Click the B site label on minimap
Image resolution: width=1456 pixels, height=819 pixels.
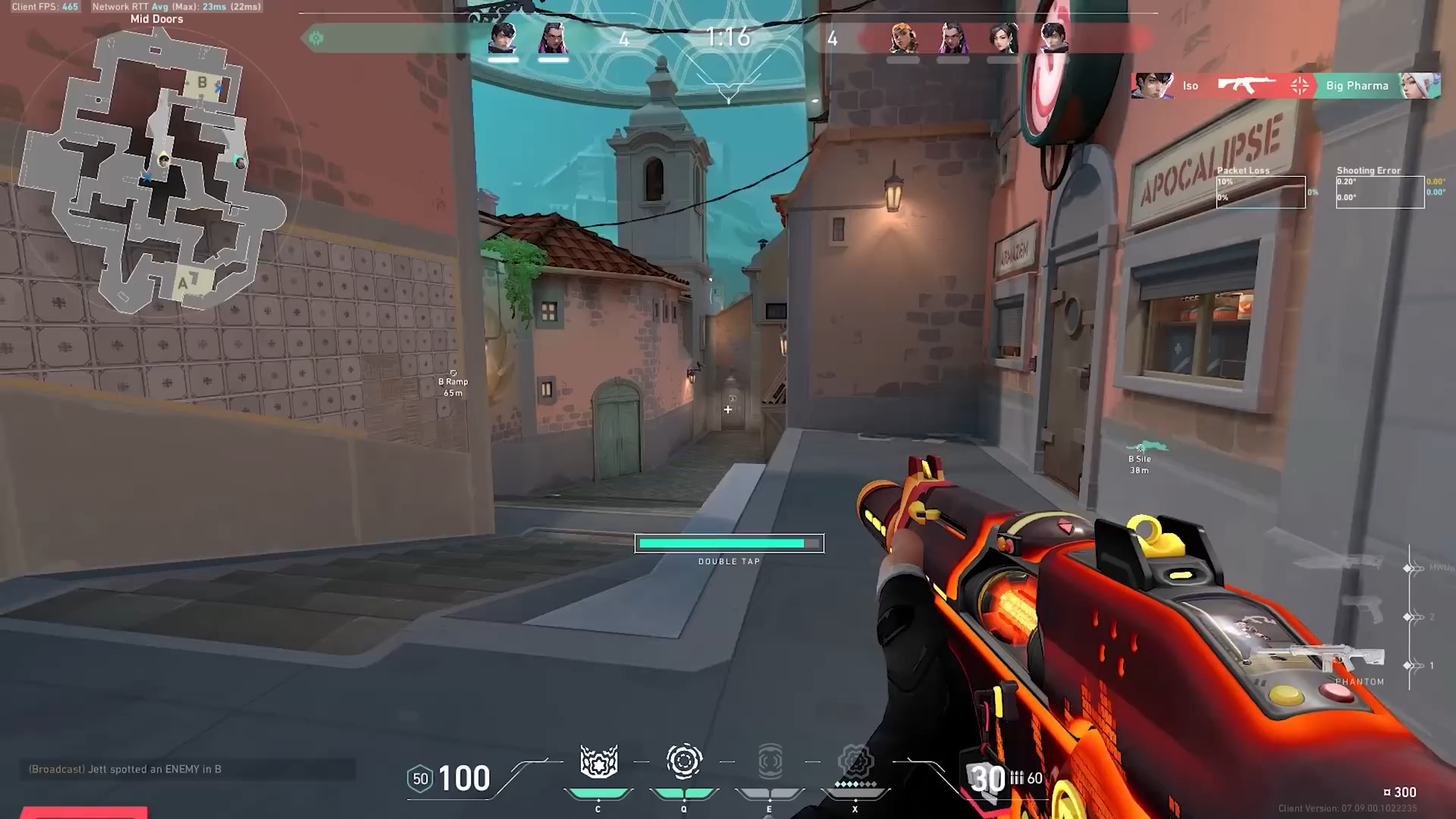(x=202, y=82)
